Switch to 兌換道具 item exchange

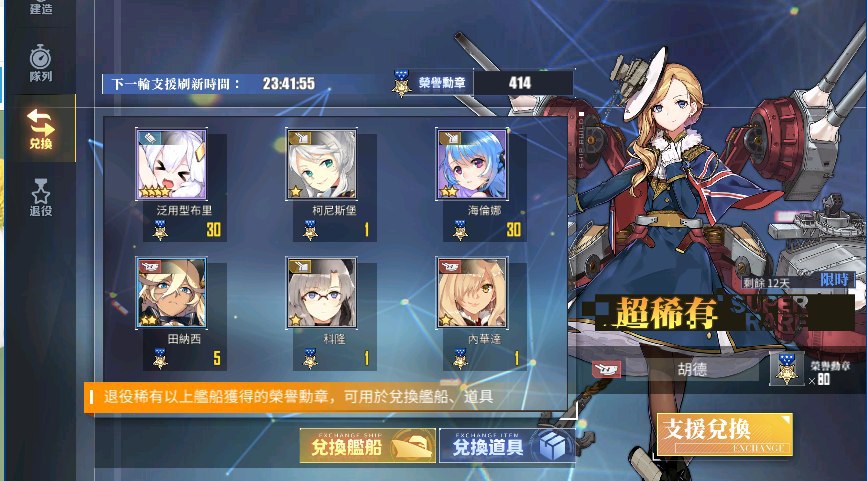point(506,446)
